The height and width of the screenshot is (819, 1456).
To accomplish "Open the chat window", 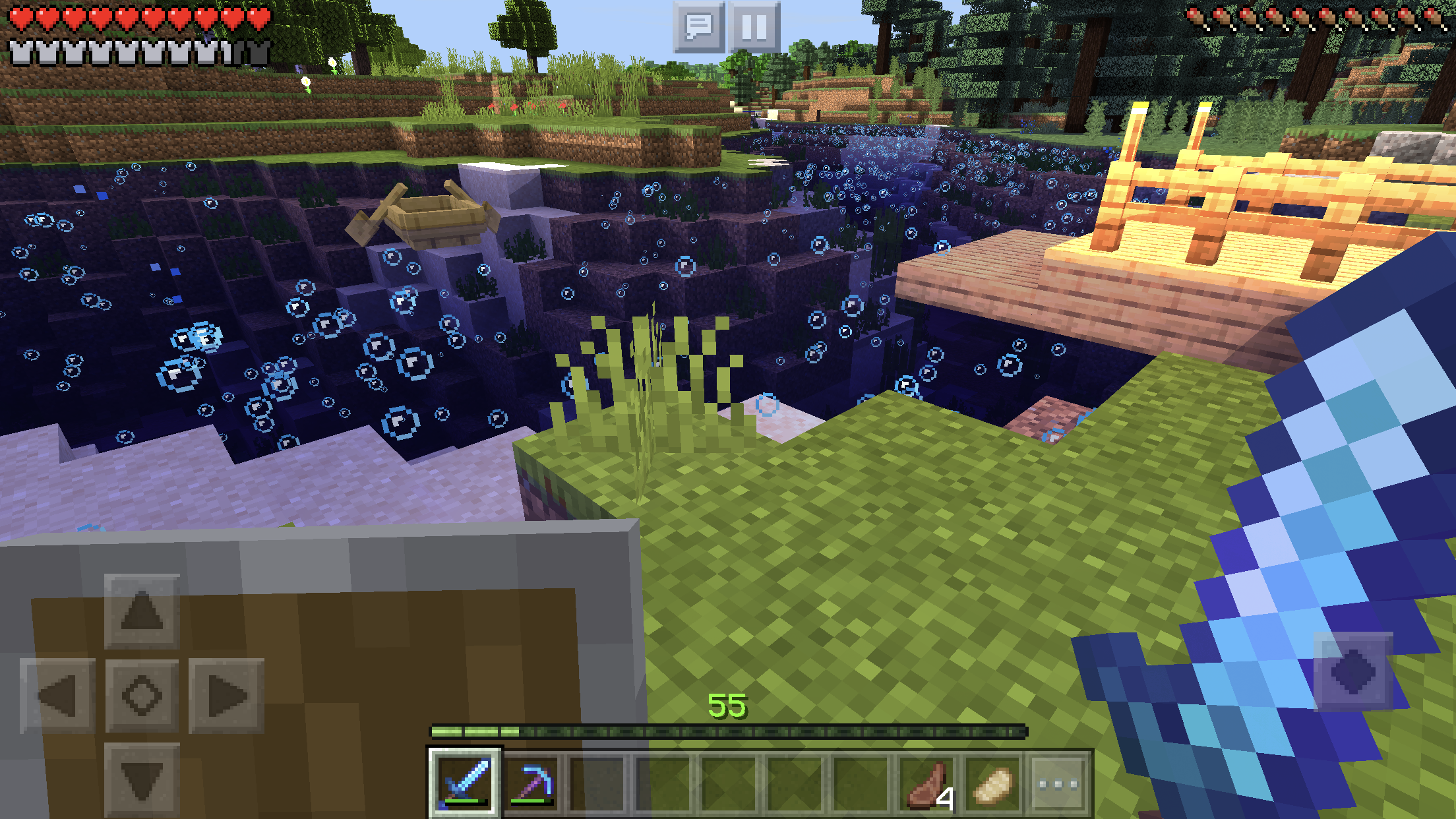I will pyautogui.click(x=698, y=27).
